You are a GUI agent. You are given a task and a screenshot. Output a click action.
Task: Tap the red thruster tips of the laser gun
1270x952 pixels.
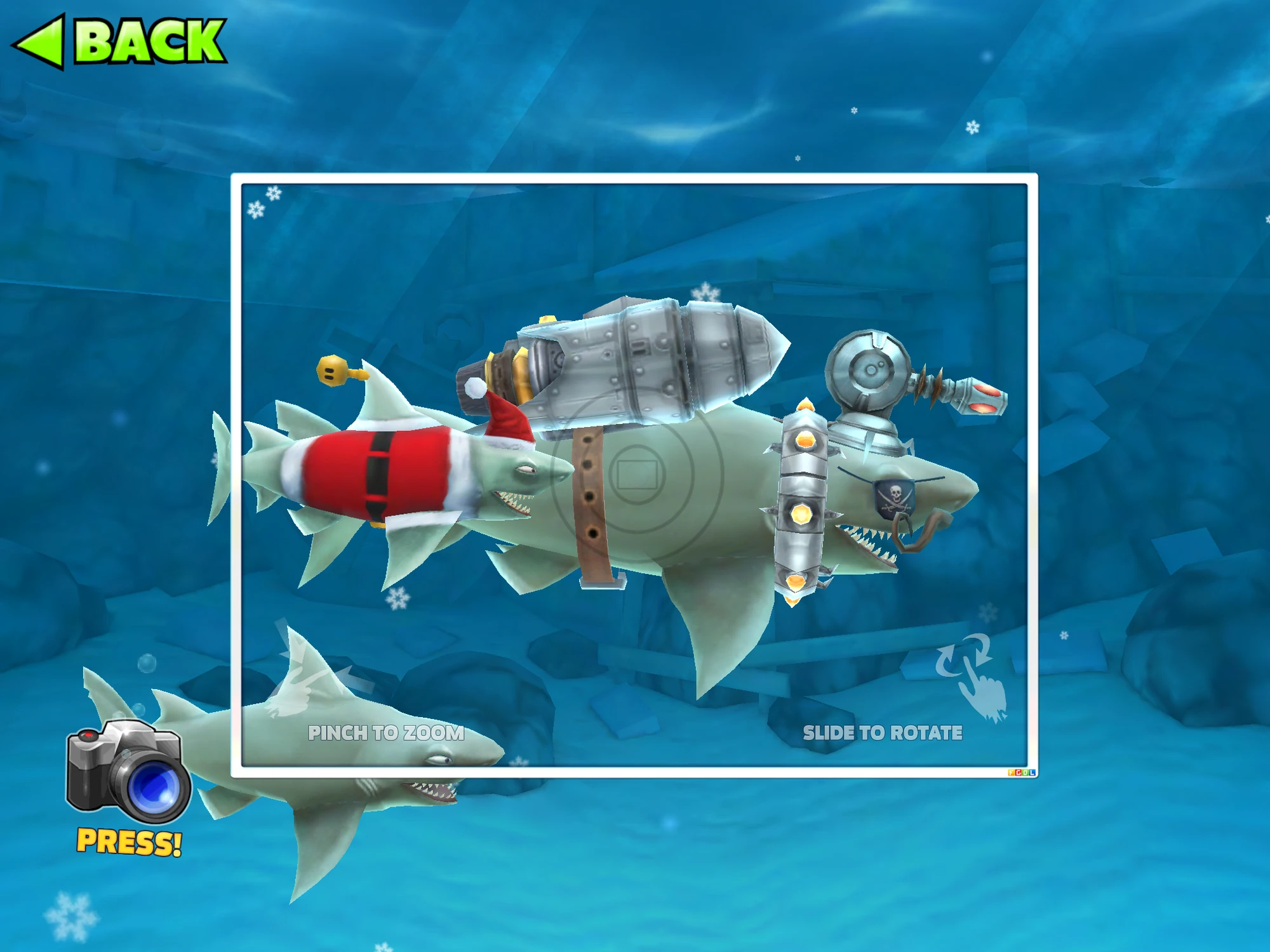tap(984, 399)
